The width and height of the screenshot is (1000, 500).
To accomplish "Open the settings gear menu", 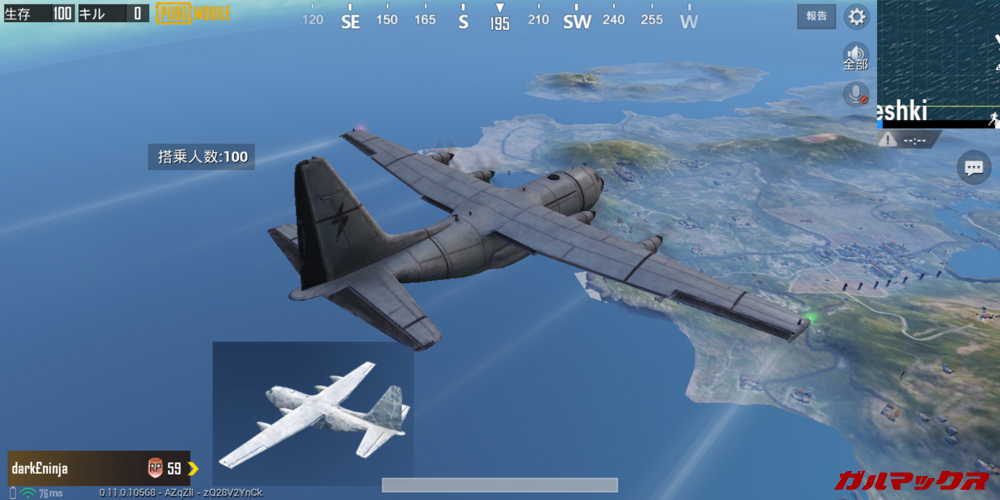I will click(x=857, y=16).
